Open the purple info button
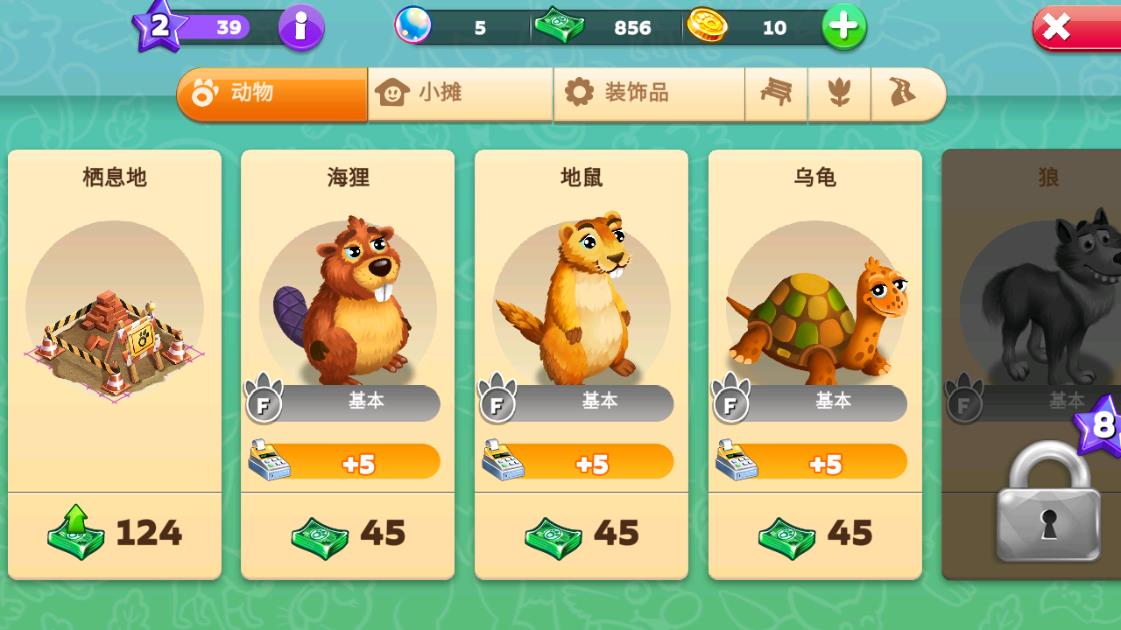Viewport: 1121px width, 630px height. point(301,28)
